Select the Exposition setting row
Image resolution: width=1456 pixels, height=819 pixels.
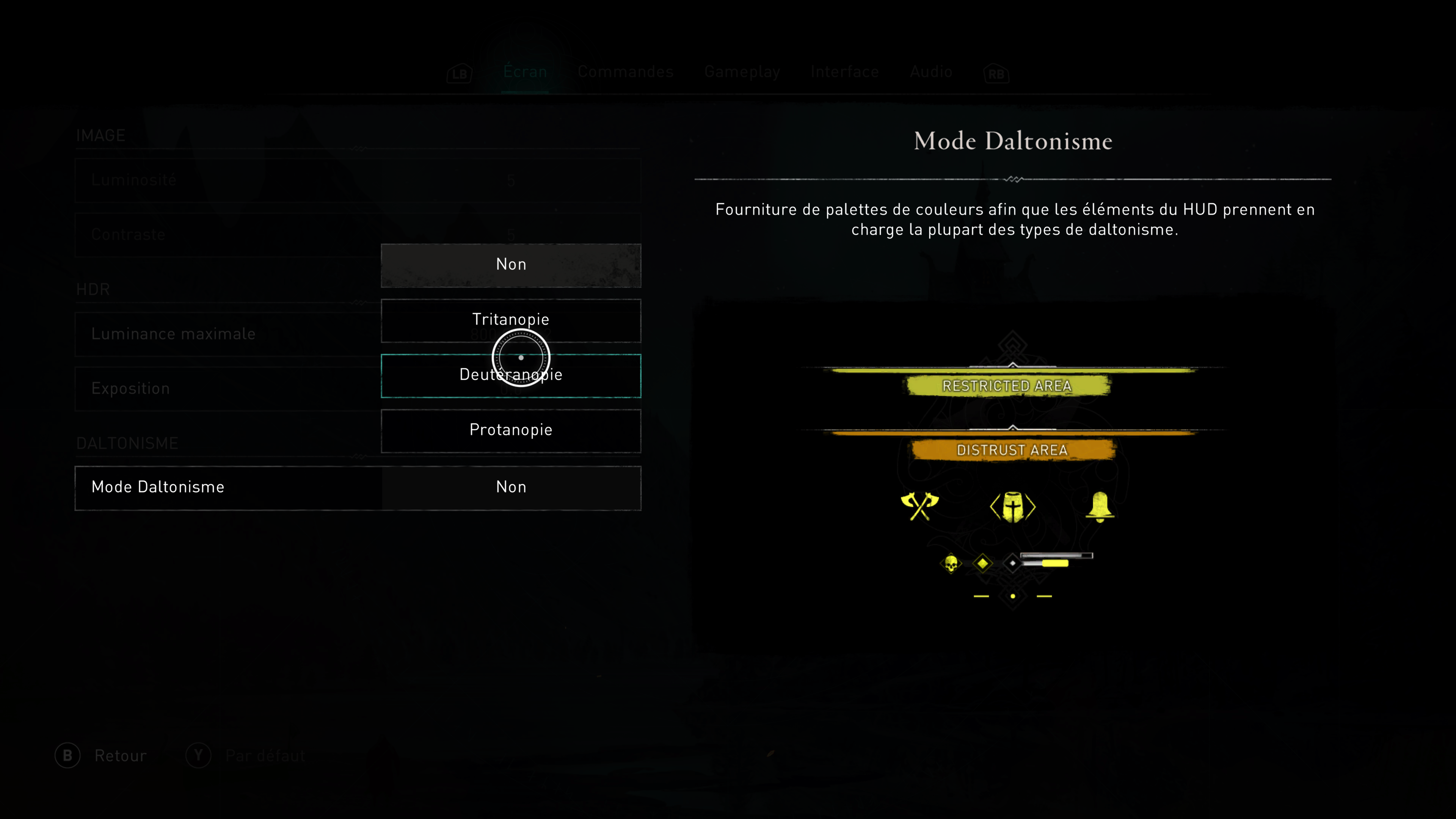click(x=226, y=389)
